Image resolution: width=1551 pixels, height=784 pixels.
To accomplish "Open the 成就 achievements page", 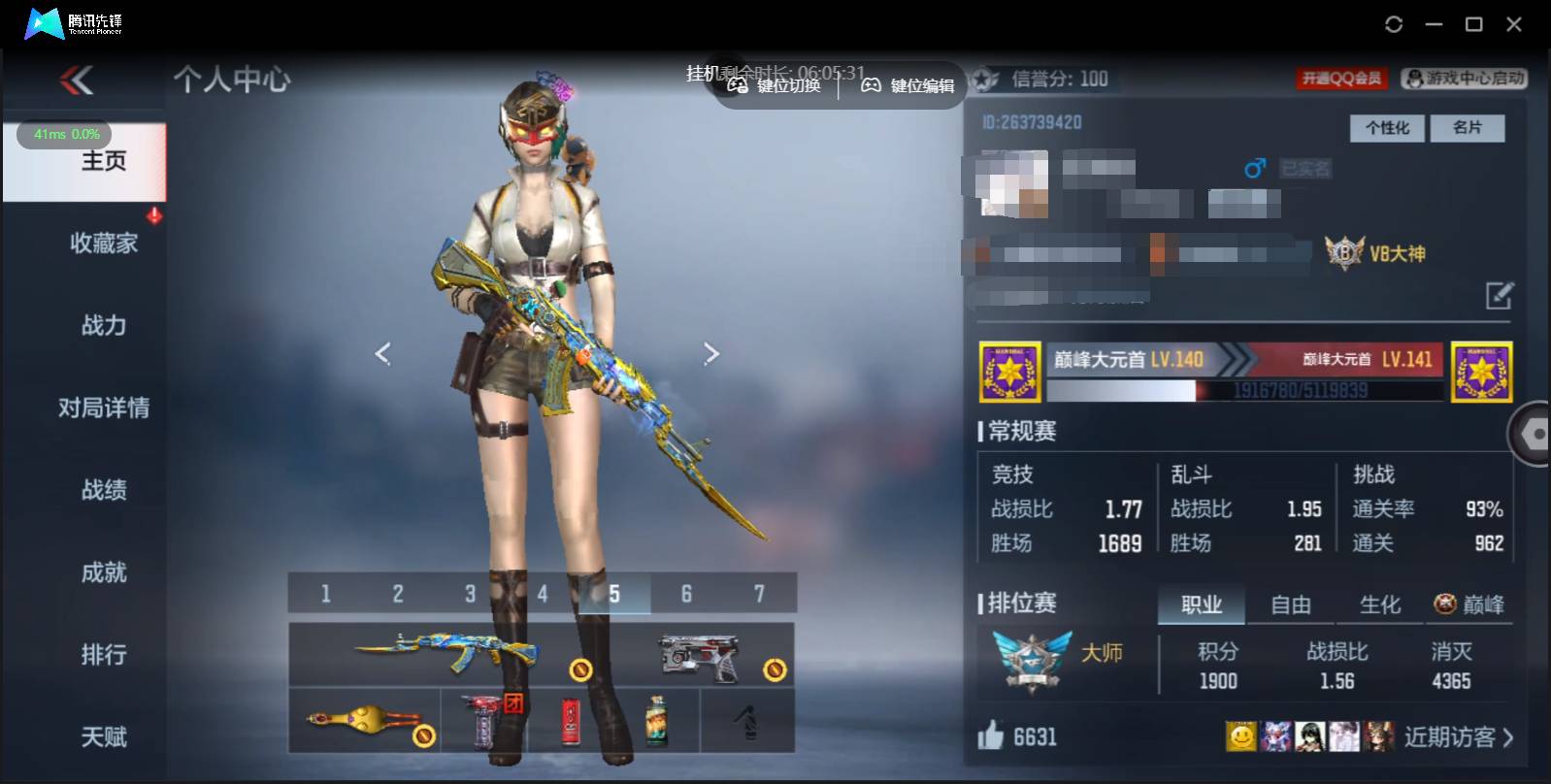I will (x=104, y=572).
